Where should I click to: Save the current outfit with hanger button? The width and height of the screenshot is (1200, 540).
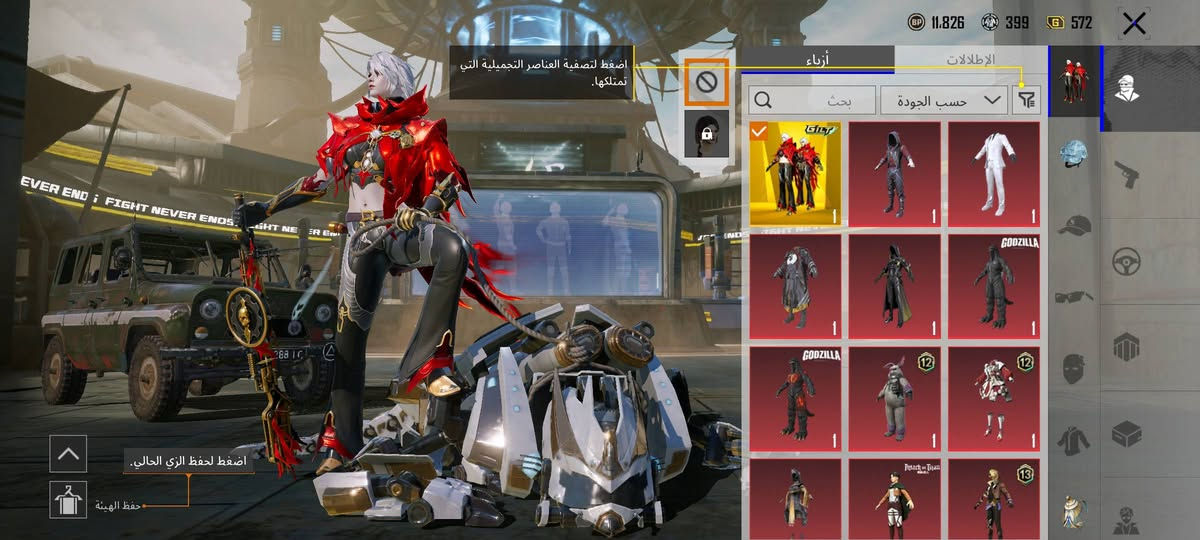[x=68, y=499]
